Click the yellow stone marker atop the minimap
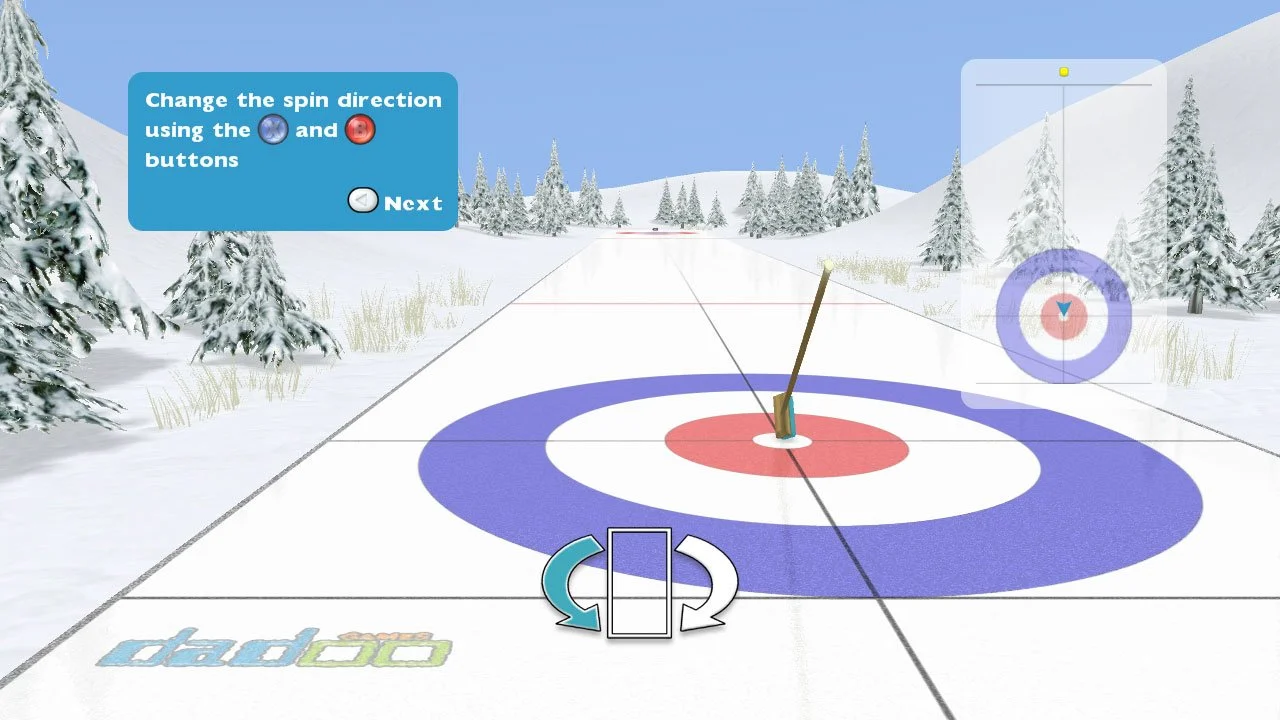Screen dimensions: 1280x720 [x=1063, y=71]
